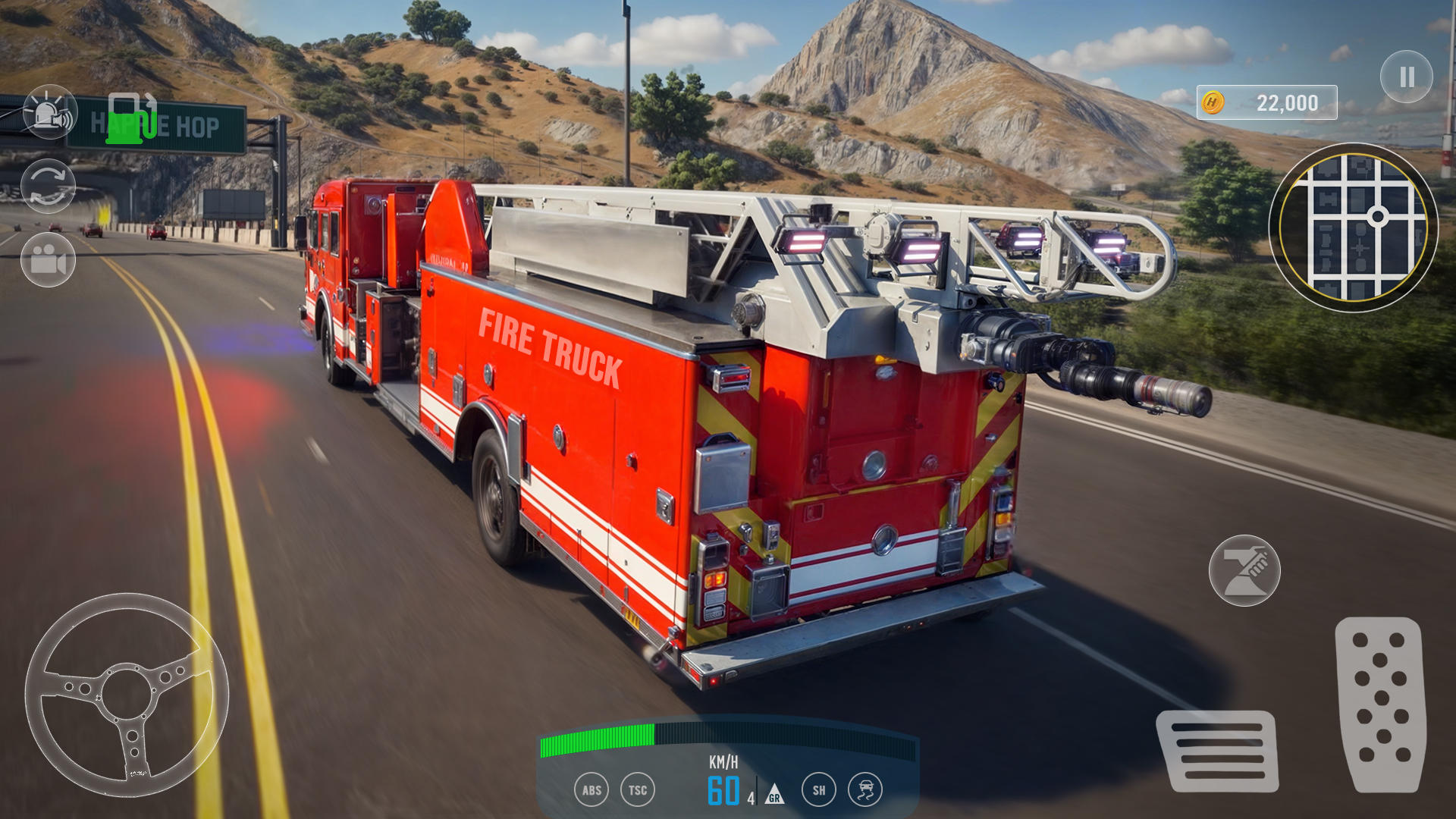Select the GR gear shifter icon
Screen dimensions: 1456x819
tap(773, 794)
